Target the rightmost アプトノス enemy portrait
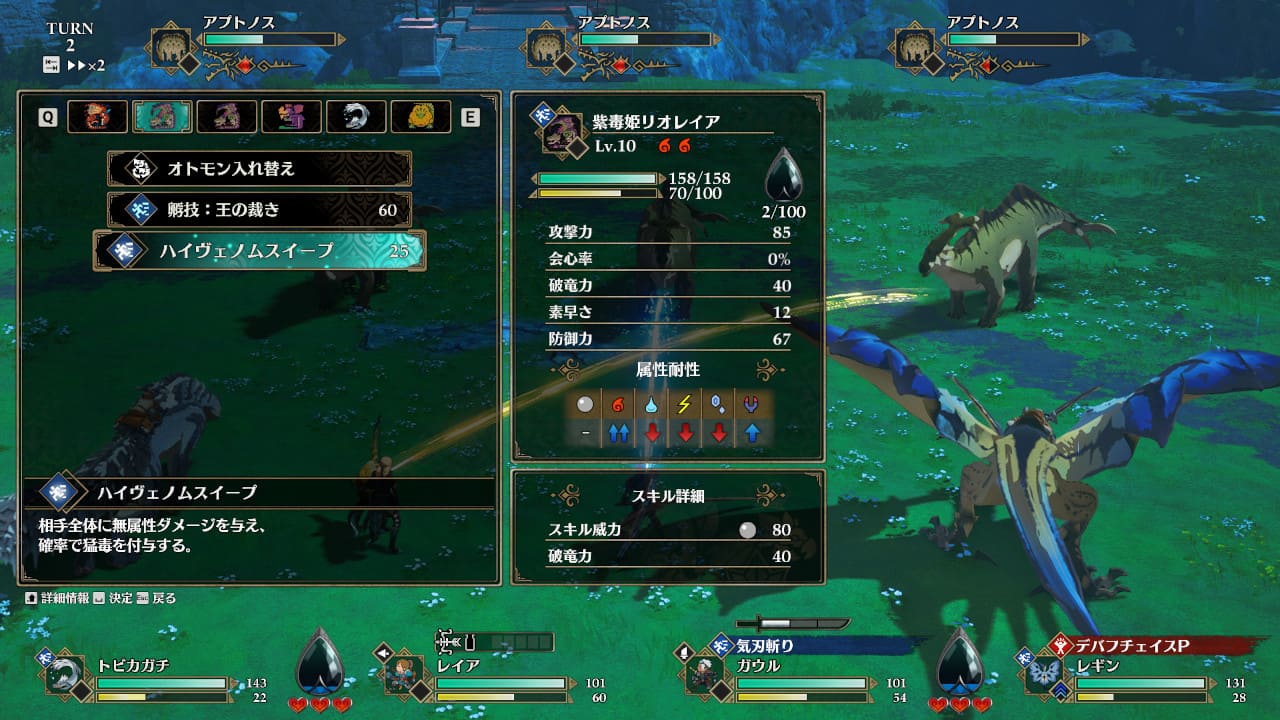 click(x=916, y=48)
